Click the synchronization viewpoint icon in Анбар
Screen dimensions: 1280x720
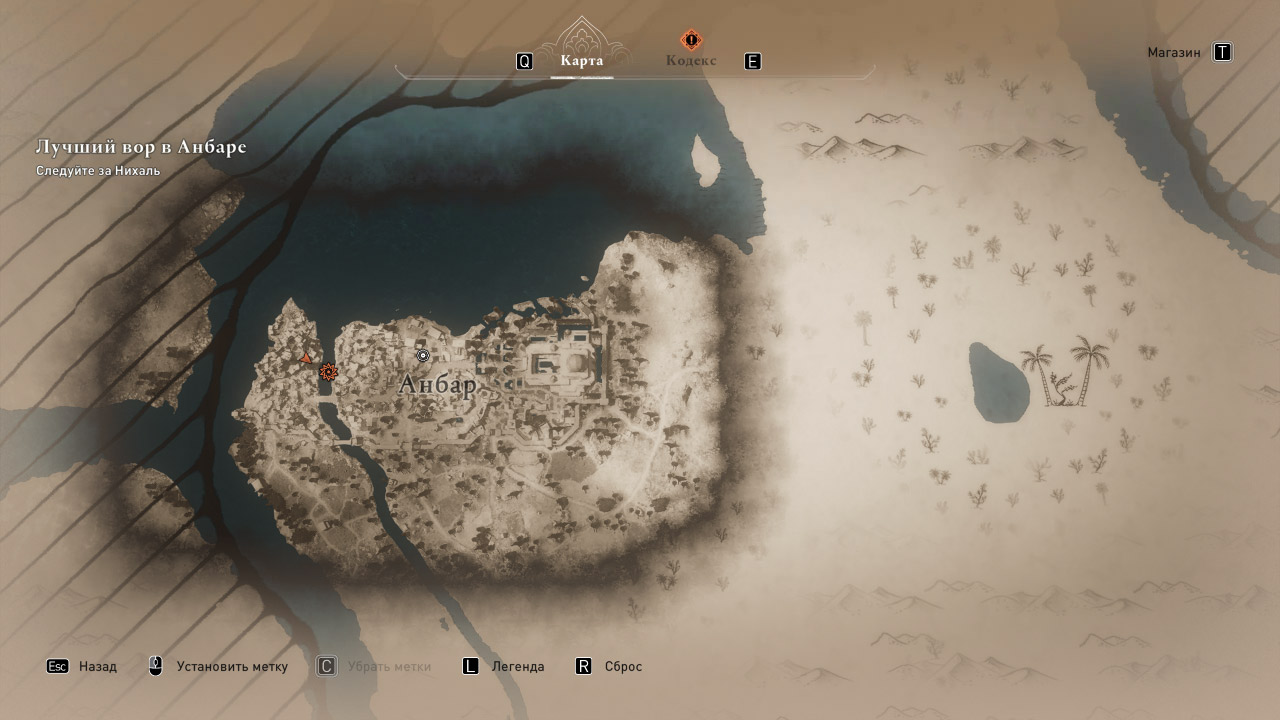point(423,355)
